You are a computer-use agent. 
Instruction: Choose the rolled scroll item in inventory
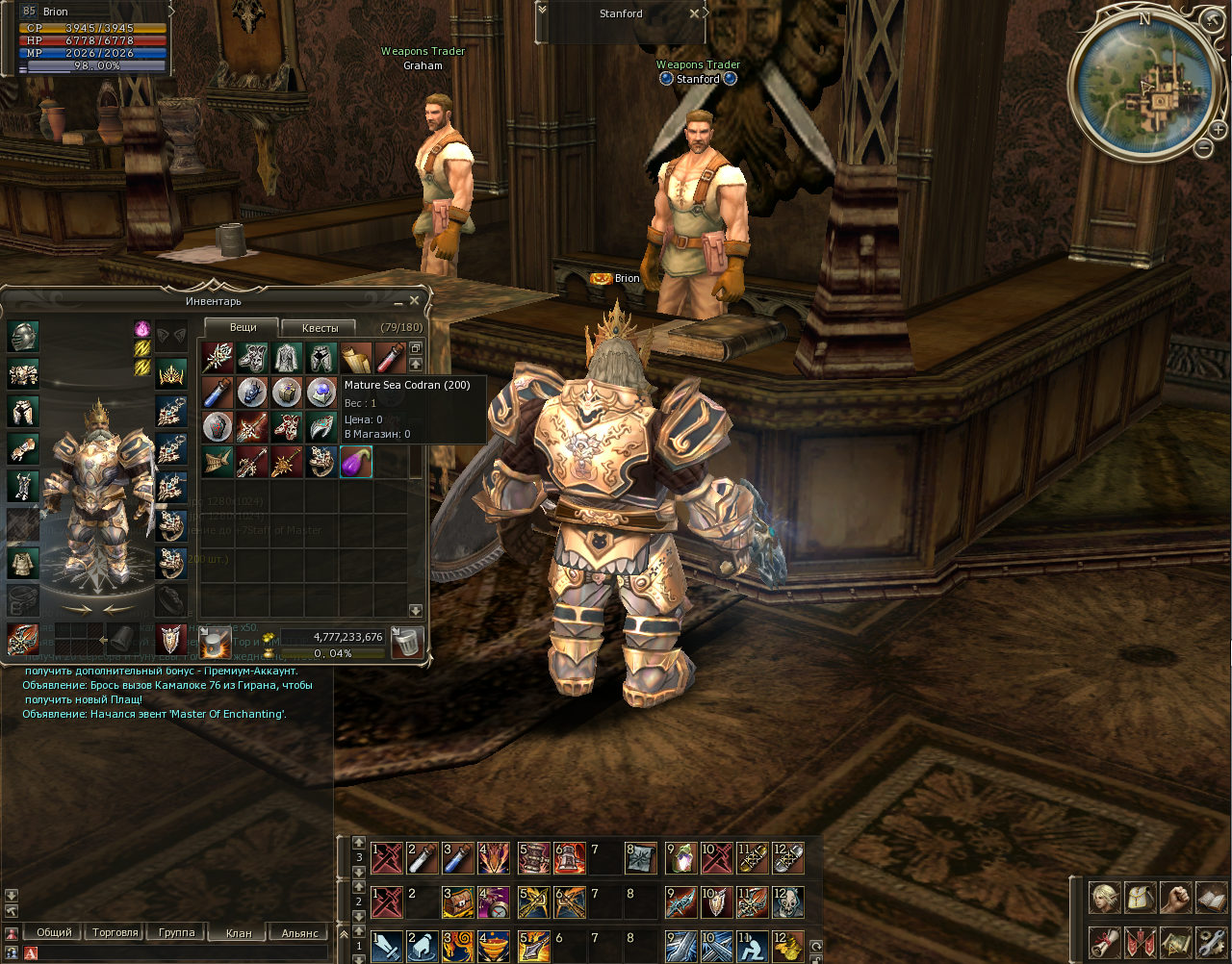(x=356, y=359)
